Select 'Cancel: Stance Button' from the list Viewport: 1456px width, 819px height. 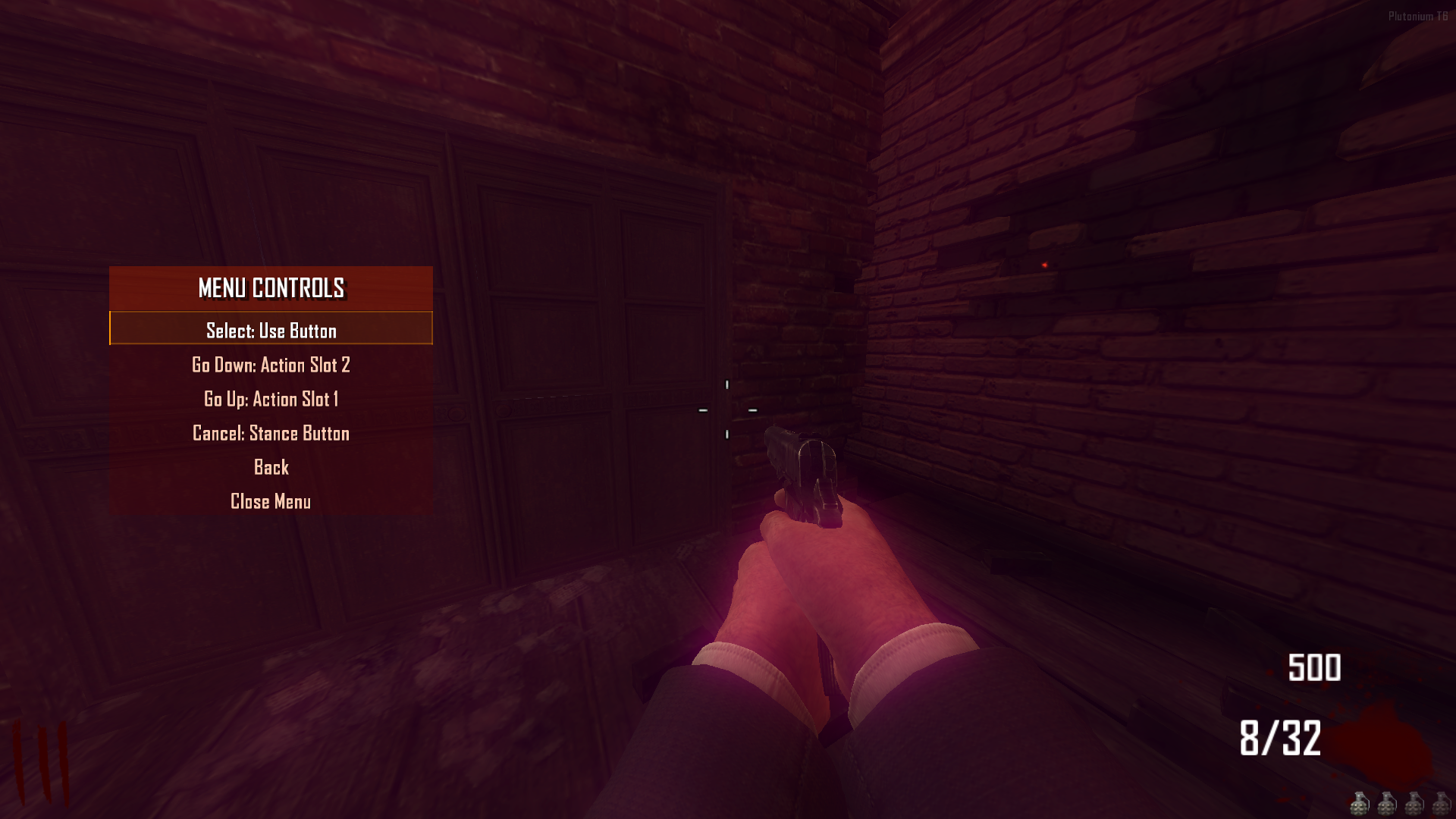pyautogui.click(x=271, y=433)
